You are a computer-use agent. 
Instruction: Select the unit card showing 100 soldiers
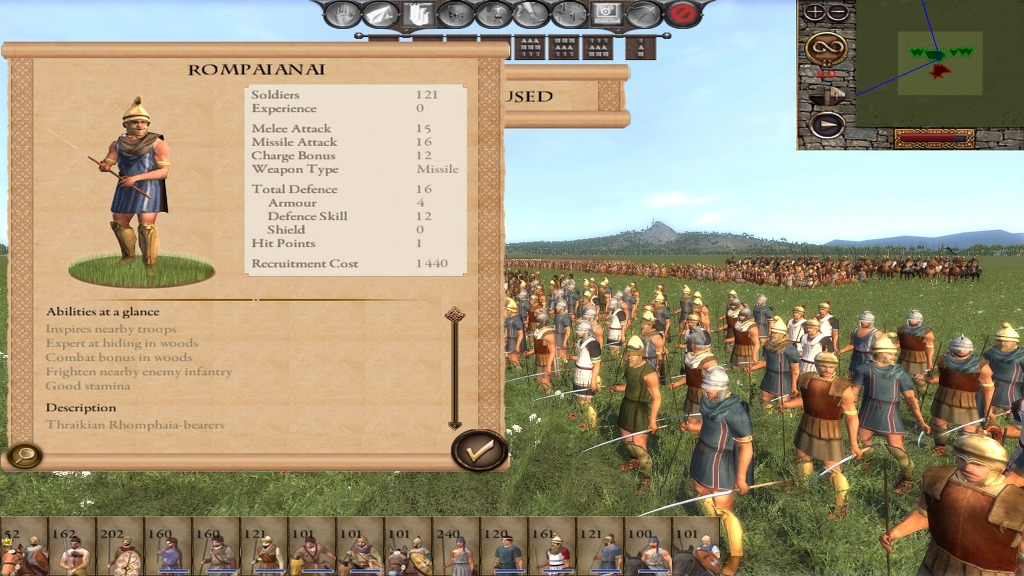click(x=649, y=546)
